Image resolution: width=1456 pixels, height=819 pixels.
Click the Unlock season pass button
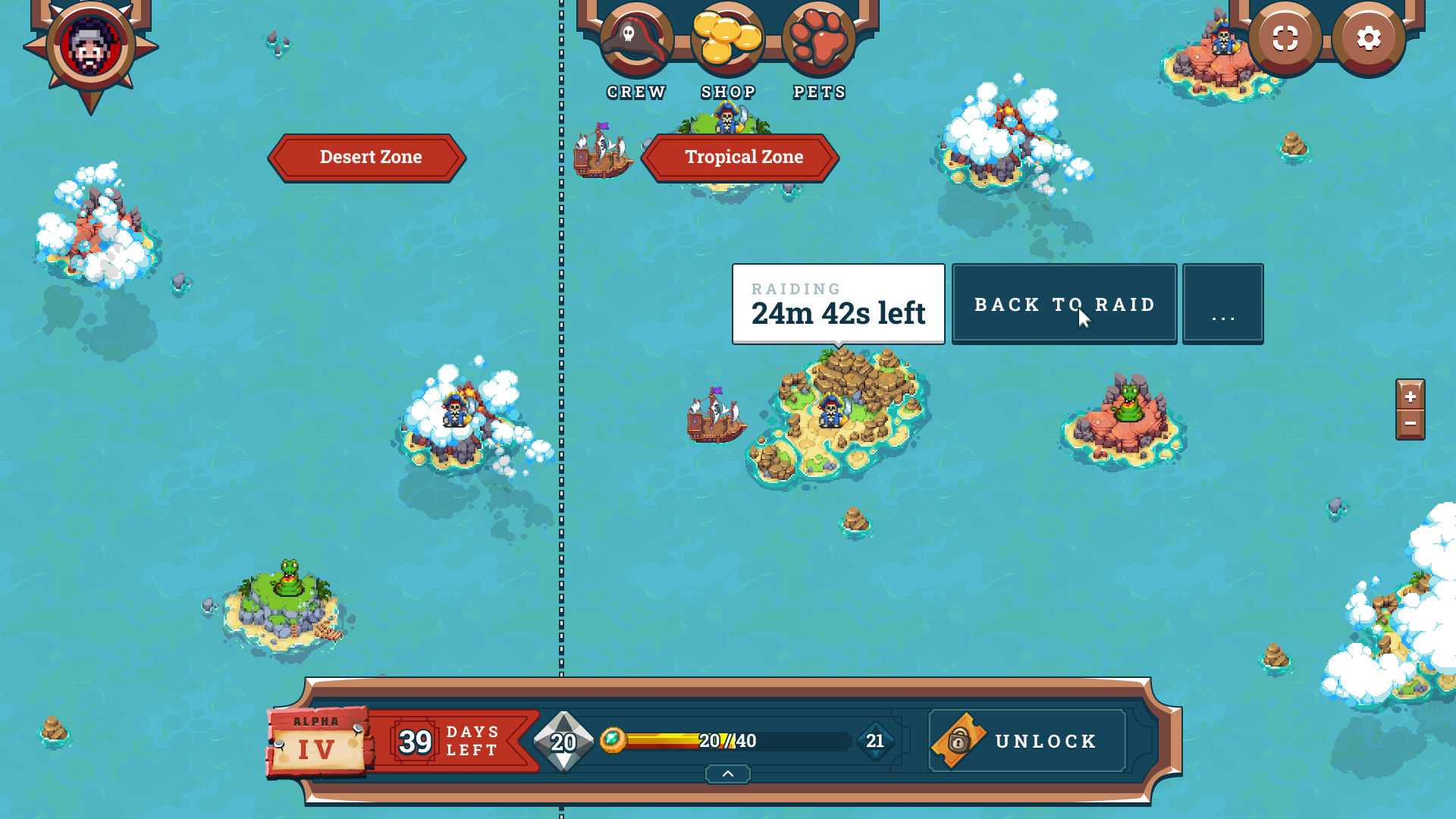[1028, 741]
